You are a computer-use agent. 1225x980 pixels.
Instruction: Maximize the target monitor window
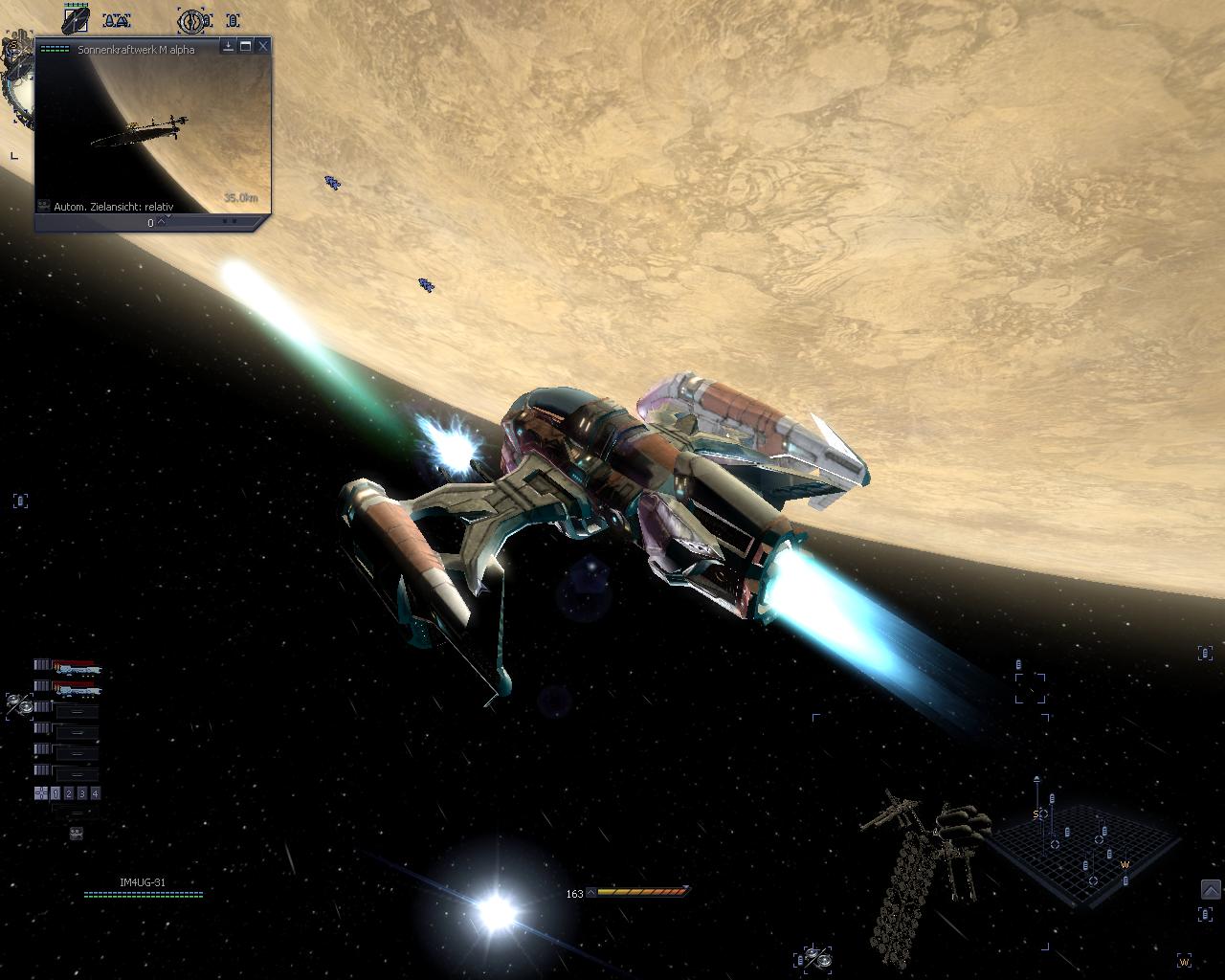pos(246,46)
